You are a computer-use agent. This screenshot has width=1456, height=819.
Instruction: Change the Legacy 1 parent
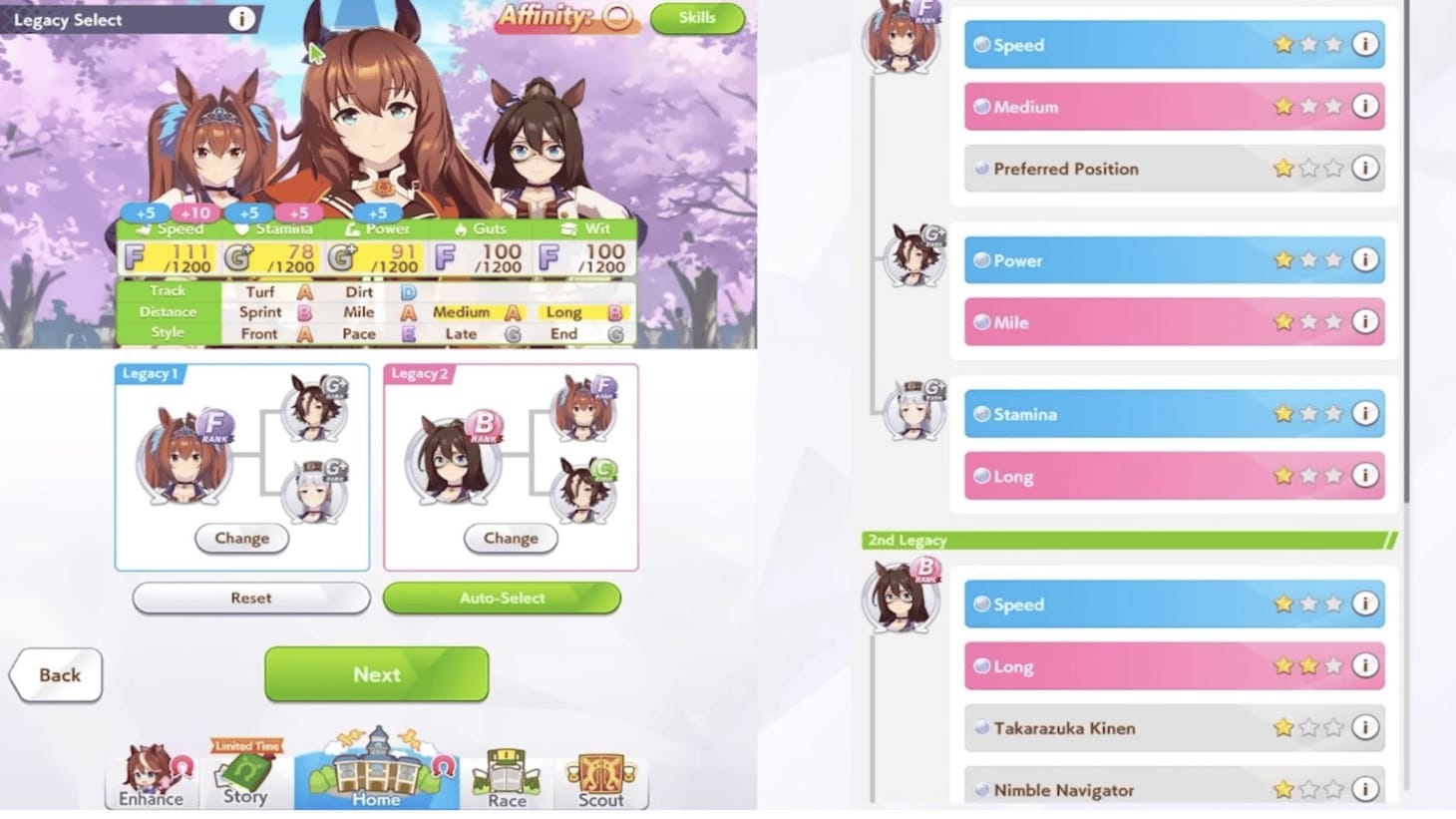pos(241,538)
